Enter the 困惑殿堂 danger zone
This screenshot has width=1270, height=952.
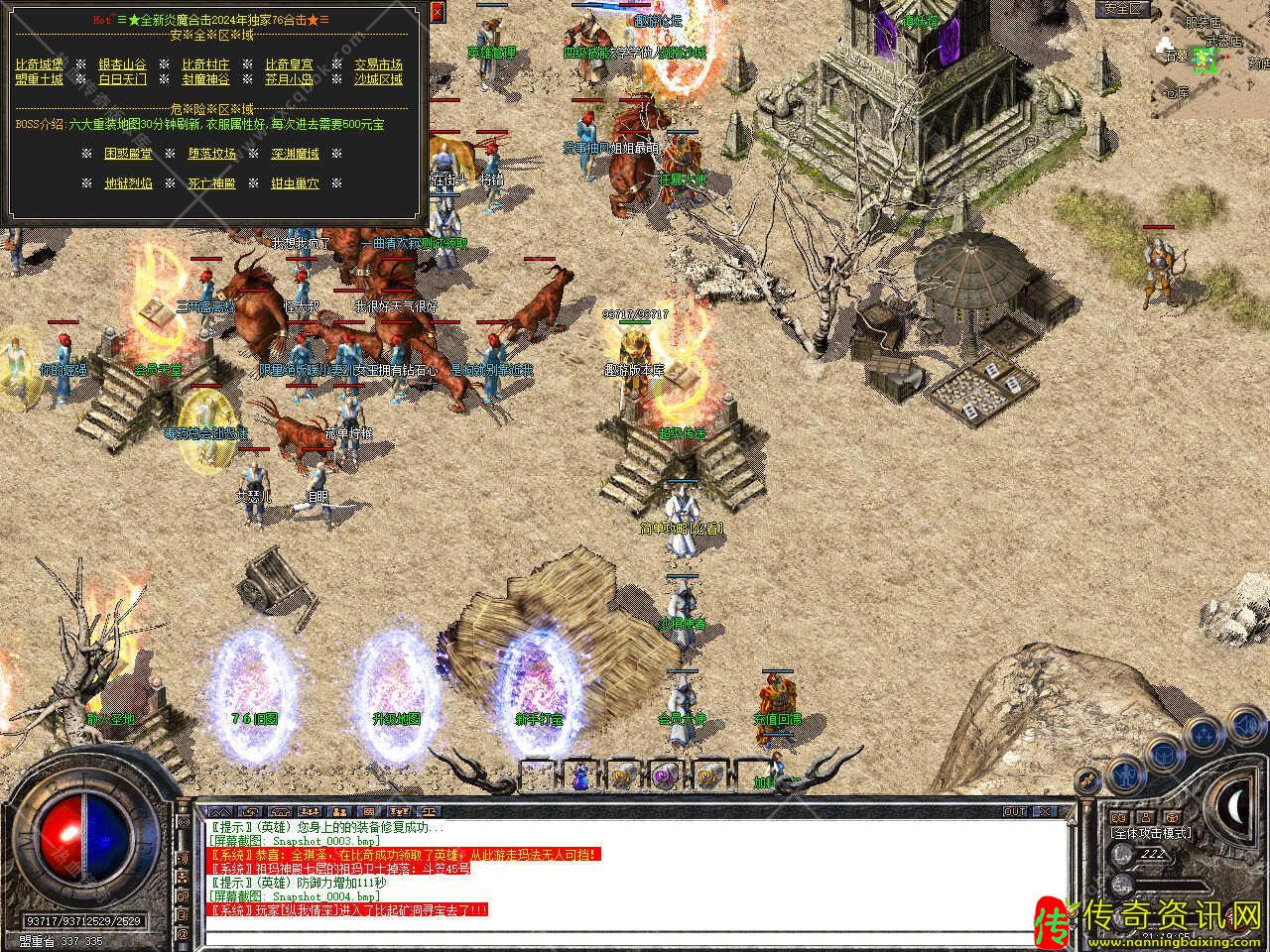pos(129,154)
